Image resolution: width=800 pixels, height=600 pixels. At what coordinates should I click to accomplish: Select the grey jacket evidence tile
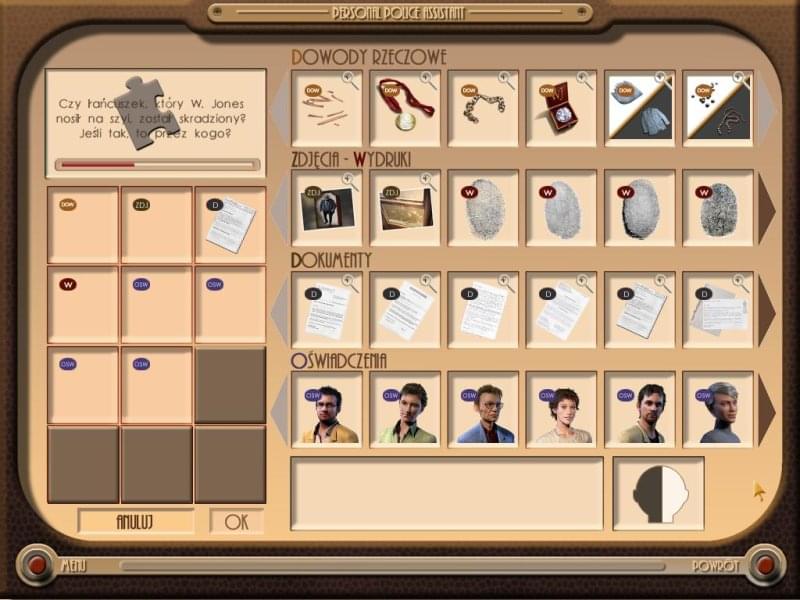pos(639,108)
